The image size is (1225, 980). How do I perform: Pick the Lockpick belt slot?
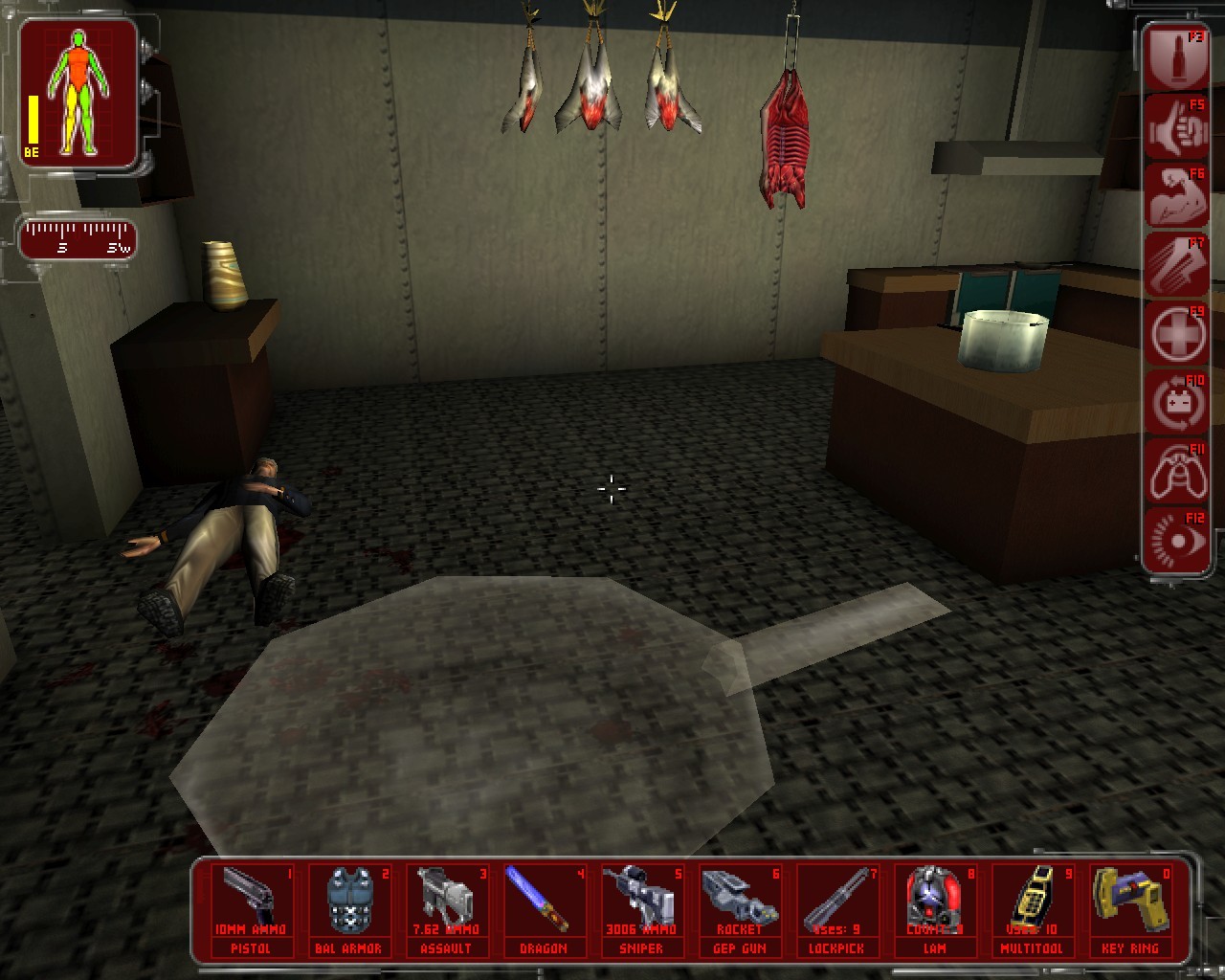pos(837,910)
